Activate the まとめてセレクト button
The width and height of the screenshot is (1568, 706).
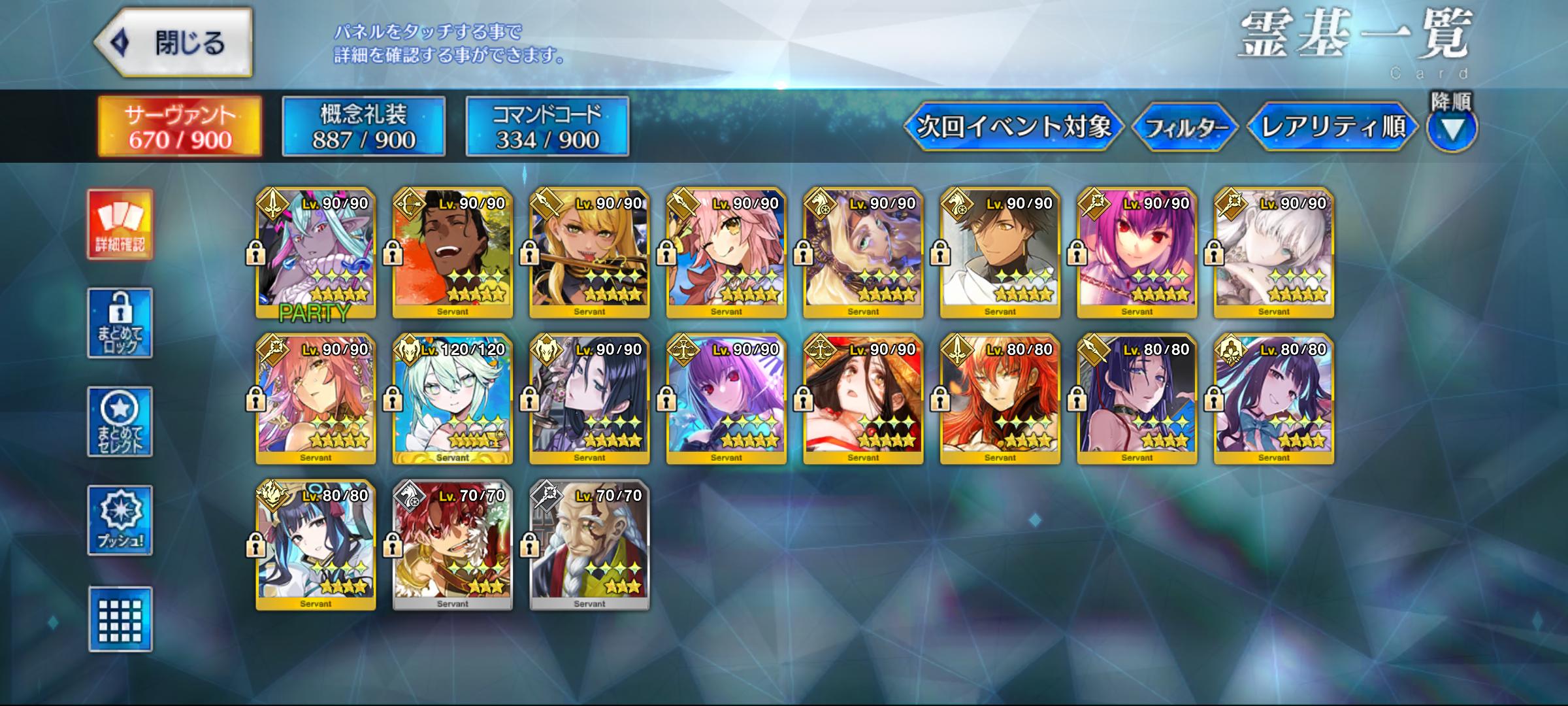tap(120, 422)
